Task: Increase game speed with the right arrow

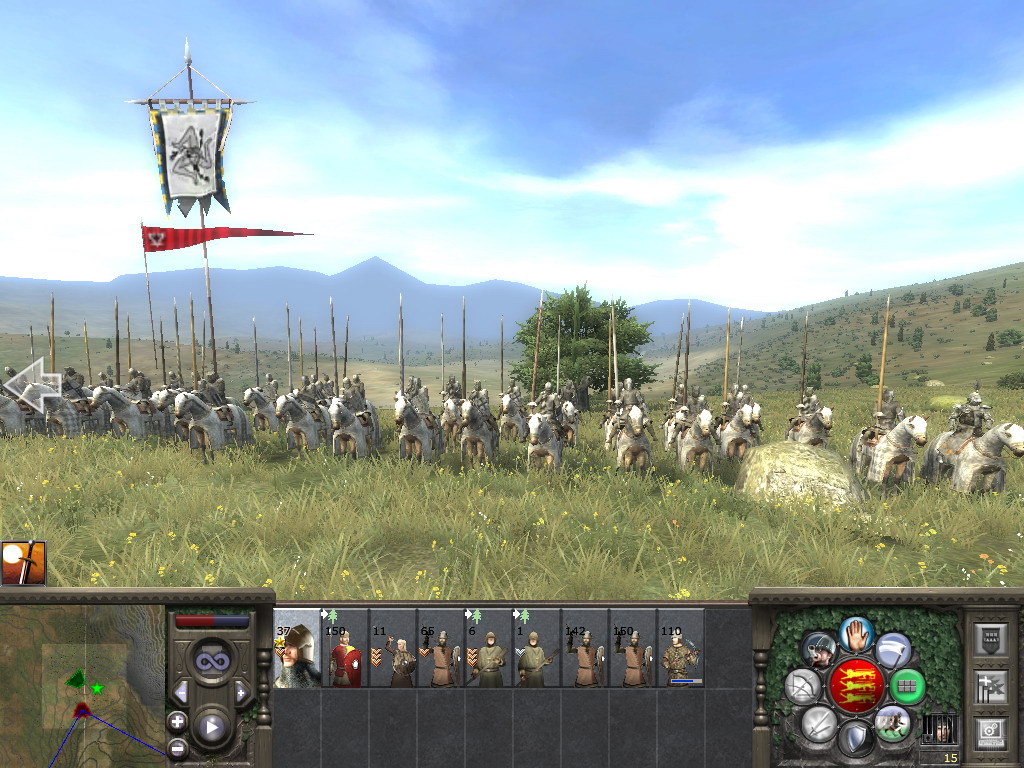Action: (x=241, y=692)
